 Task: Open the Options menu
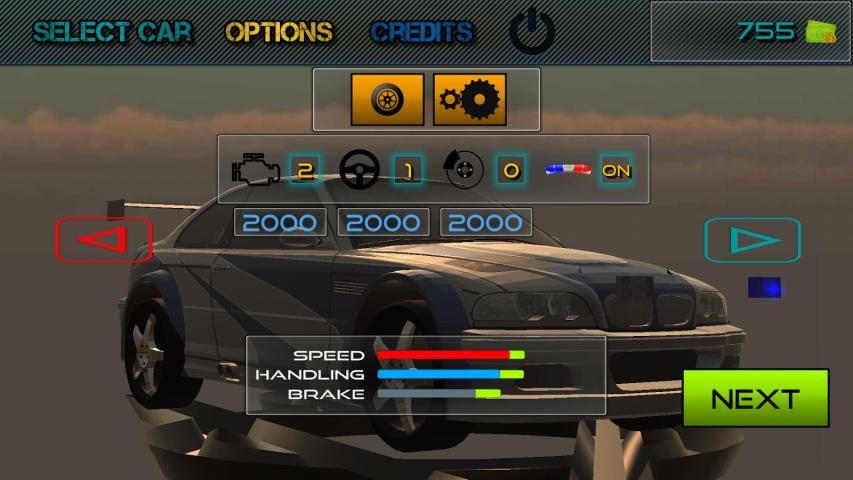click(279, 32)
